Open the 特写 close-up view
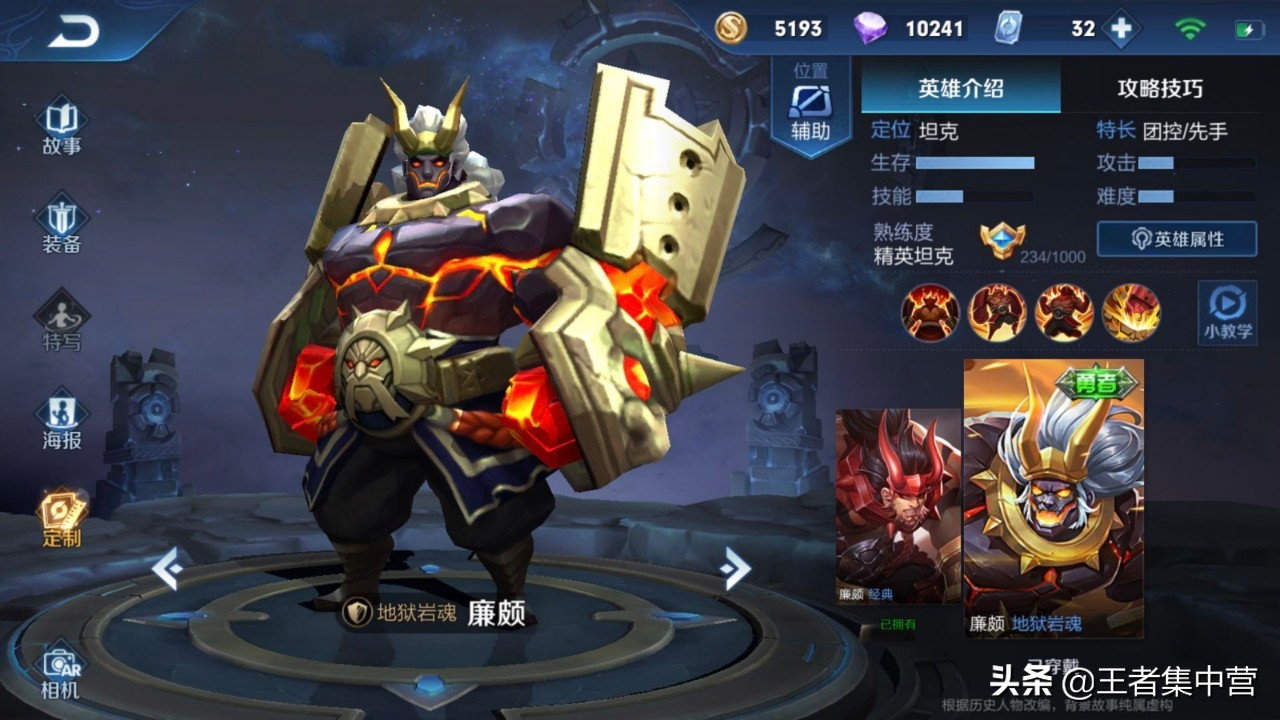The height and width of the screenshot is (720, 1280). tap(62, 323)
